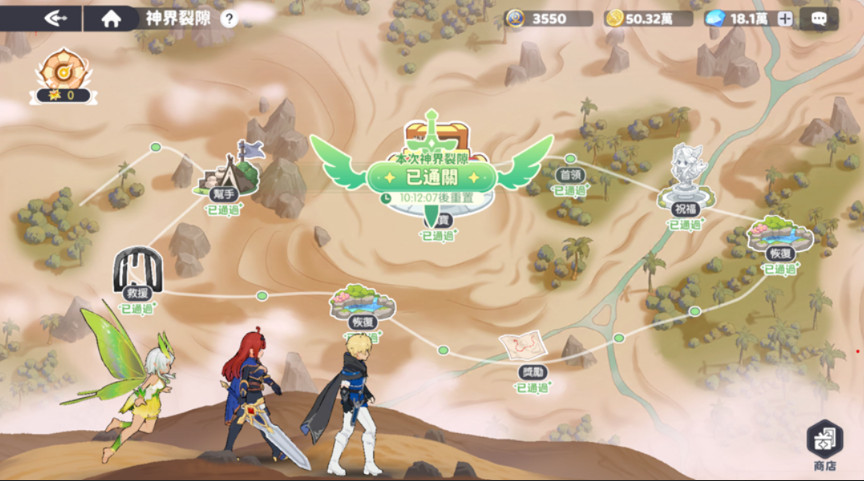Open the 商店 shop
Image resolution: width=864 pixels, height=481 pixels.
(824, 445)
